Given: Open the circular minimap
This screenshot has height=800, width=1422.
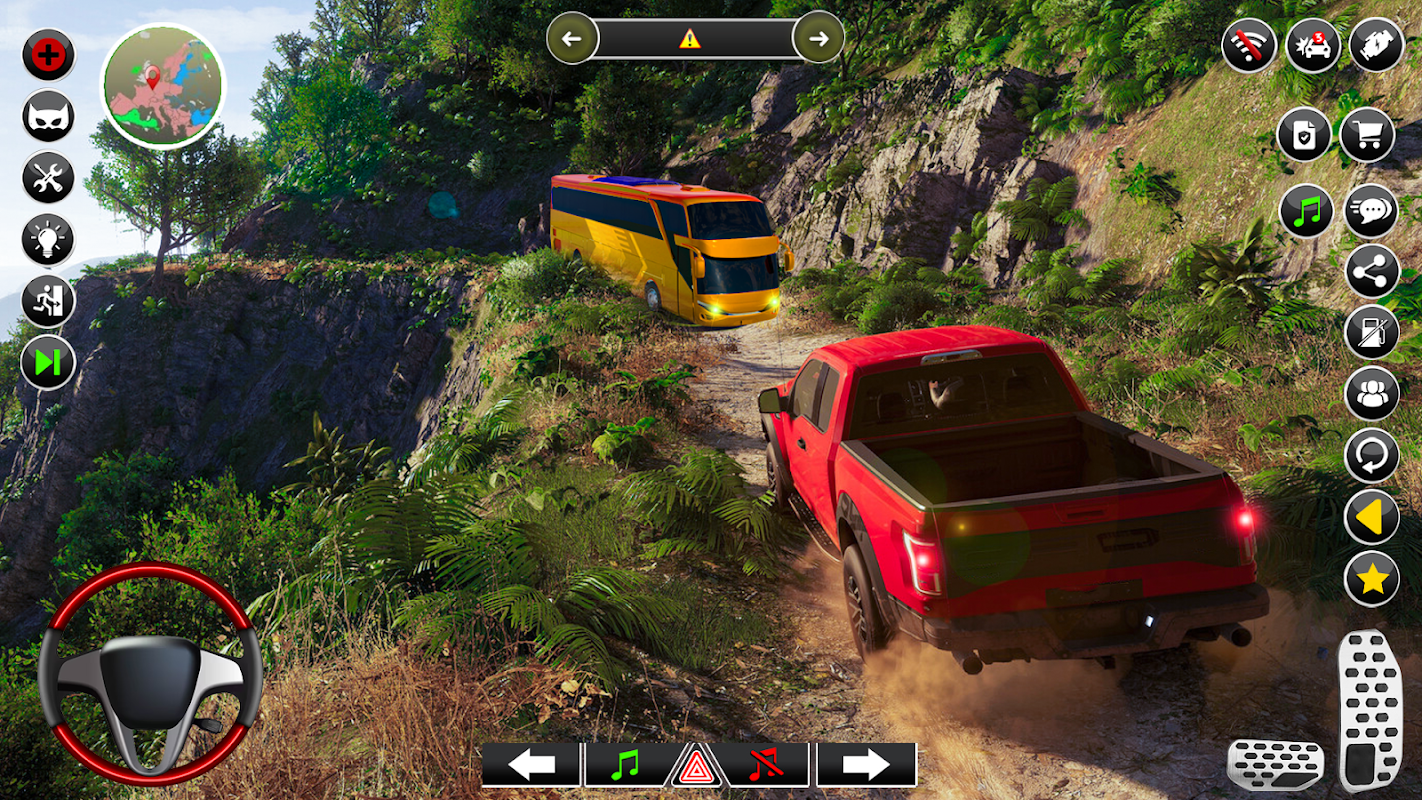Looking at the screenshot, I should (163, 86).
